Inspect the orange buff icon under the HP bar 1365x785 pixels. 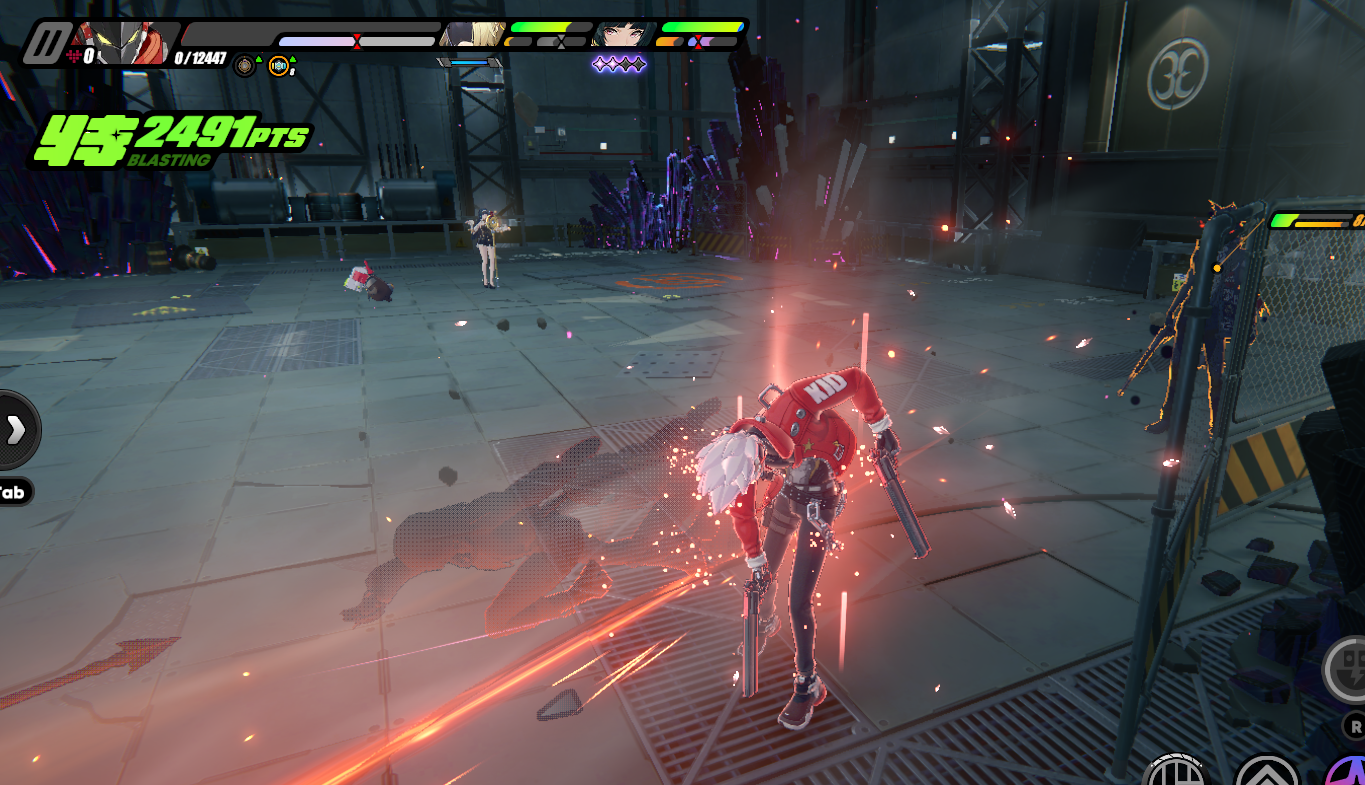(x=279, y=67)
